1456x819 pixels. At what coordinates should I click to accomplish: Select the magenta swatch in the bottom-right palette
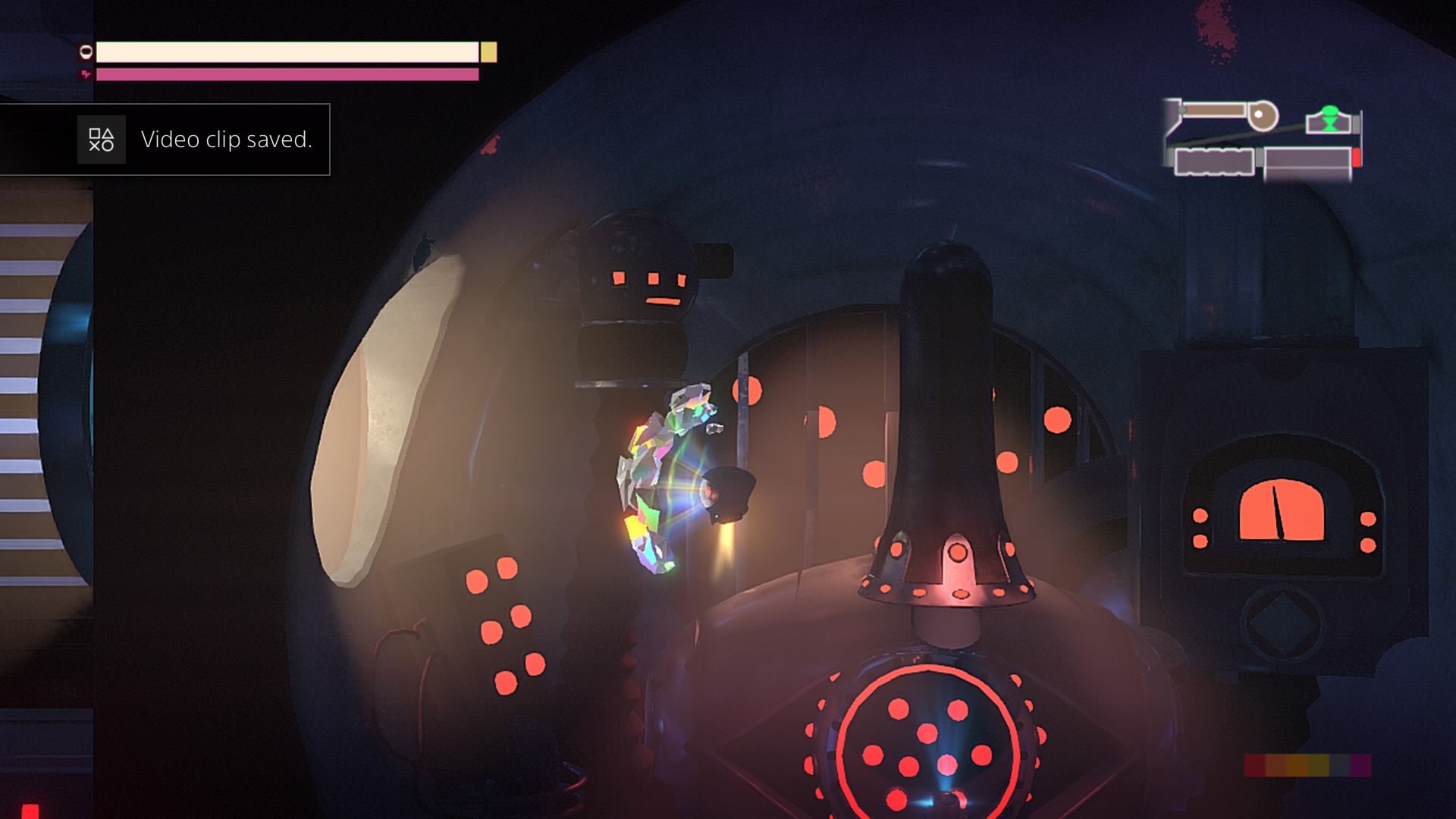1361,765
